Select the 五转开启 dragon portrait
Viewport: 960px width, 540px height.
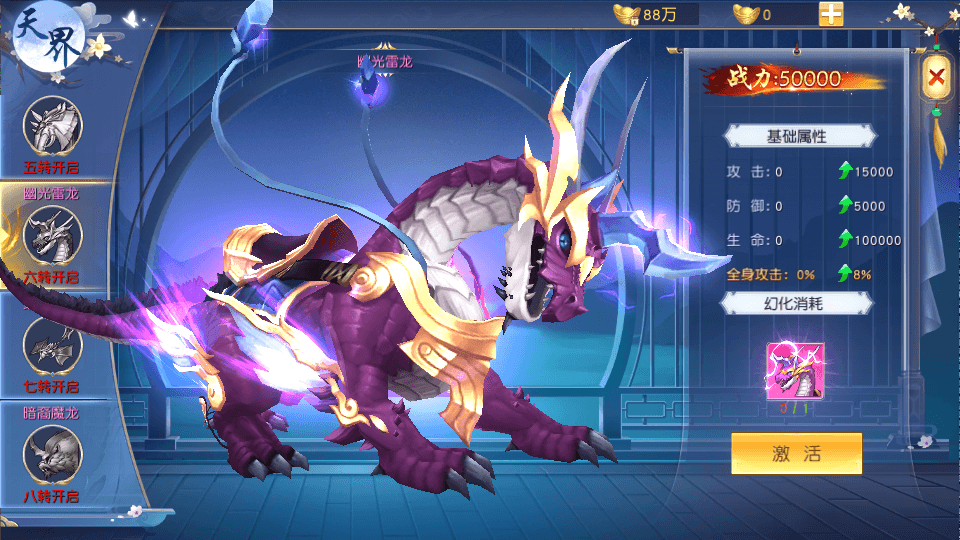pyautogui.click(x=52, y=126)
